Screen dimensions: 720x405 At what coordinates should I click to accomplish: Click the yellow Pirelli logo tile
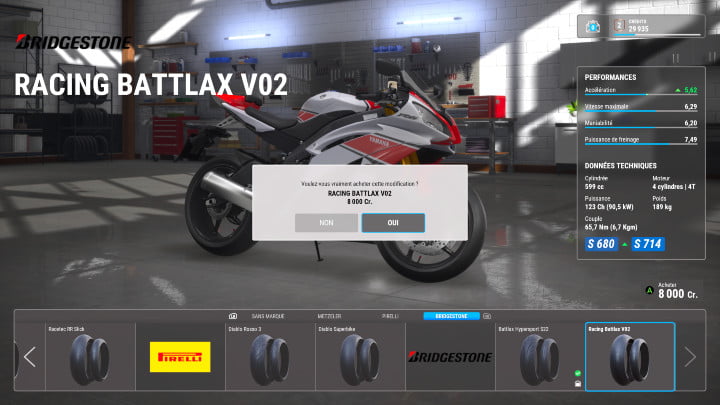(180, 356)
